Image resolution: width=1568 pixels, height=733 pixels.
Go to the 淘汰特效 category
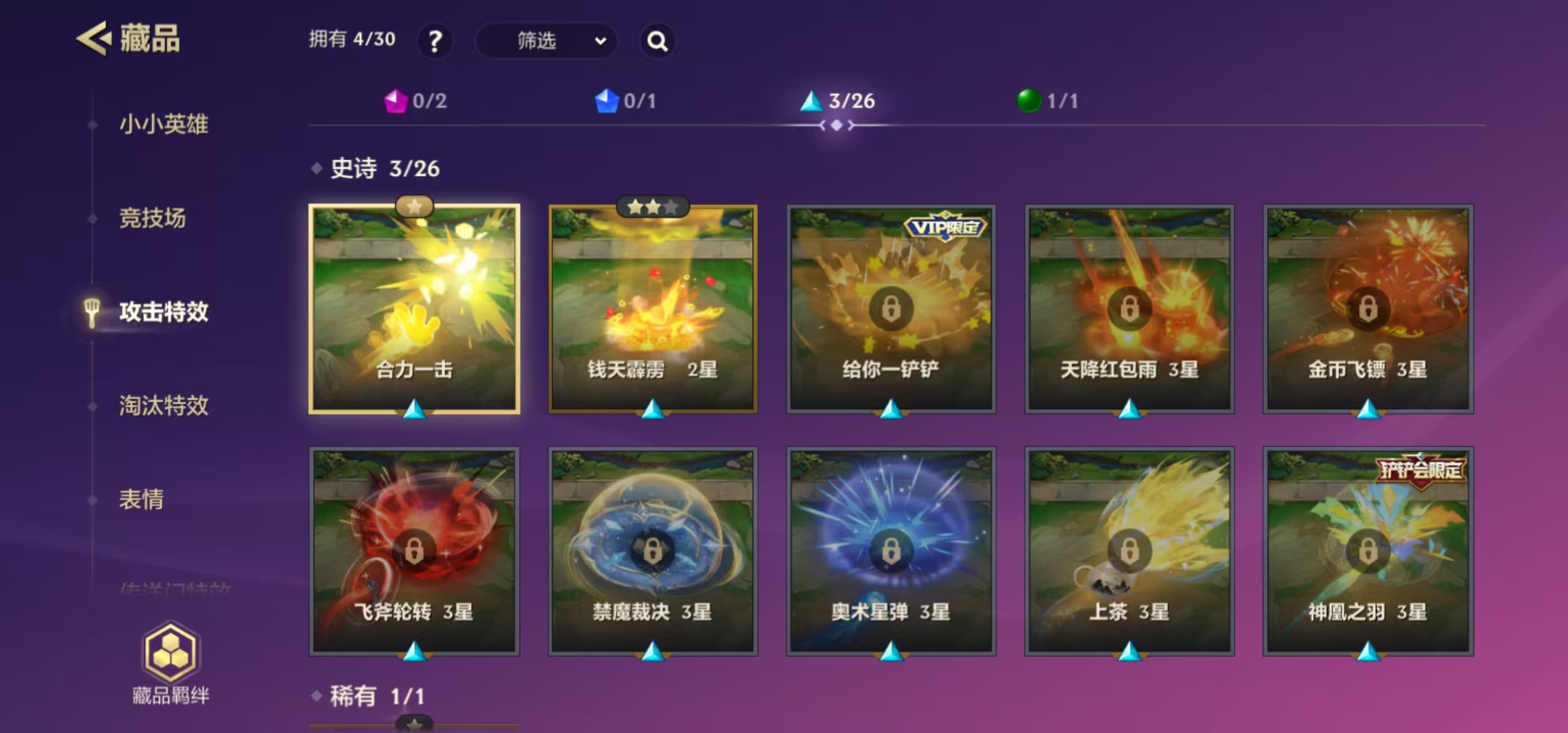pyautogui.click(x=164, y=405)
